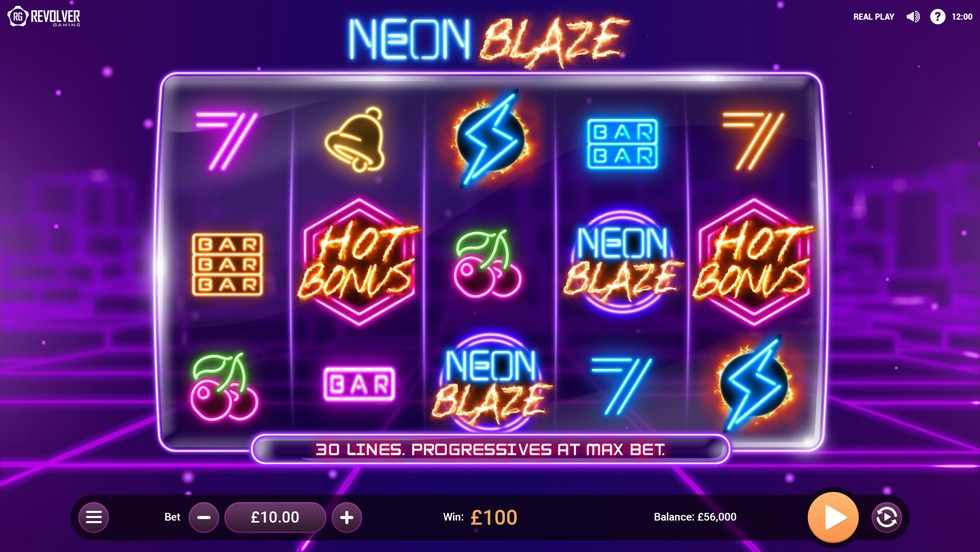Increase the bet with the plus button
The width and height of the screenshot is (980, 552).
point(346,517)
